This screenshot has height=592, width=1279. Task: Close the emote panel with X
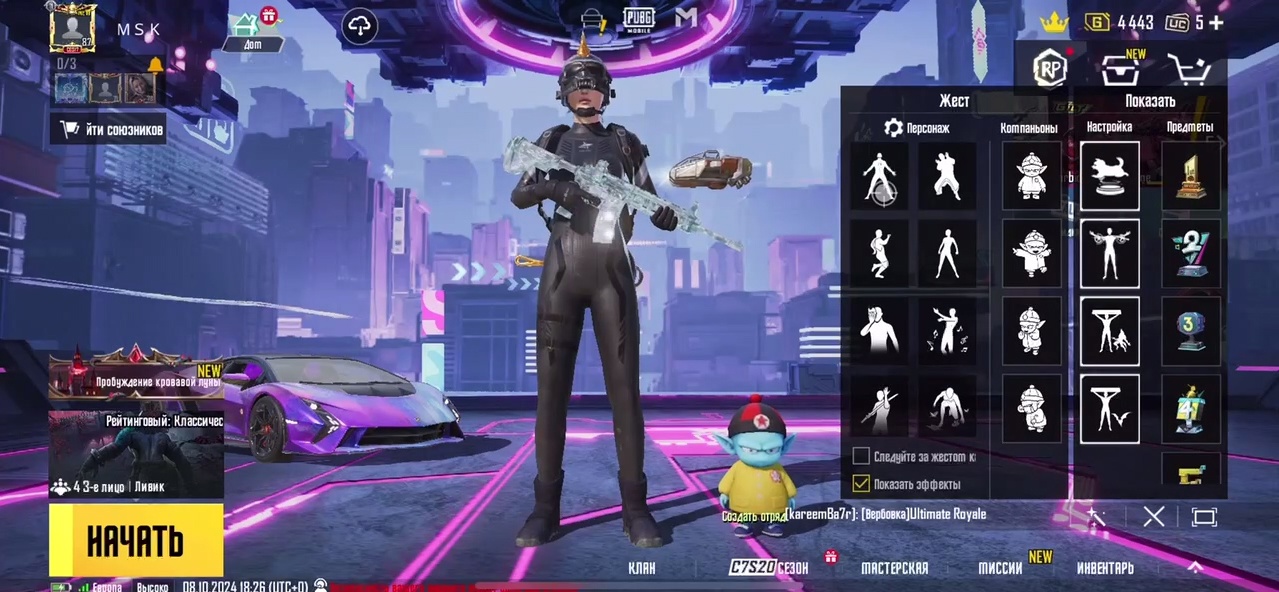tap(1154, 516)
